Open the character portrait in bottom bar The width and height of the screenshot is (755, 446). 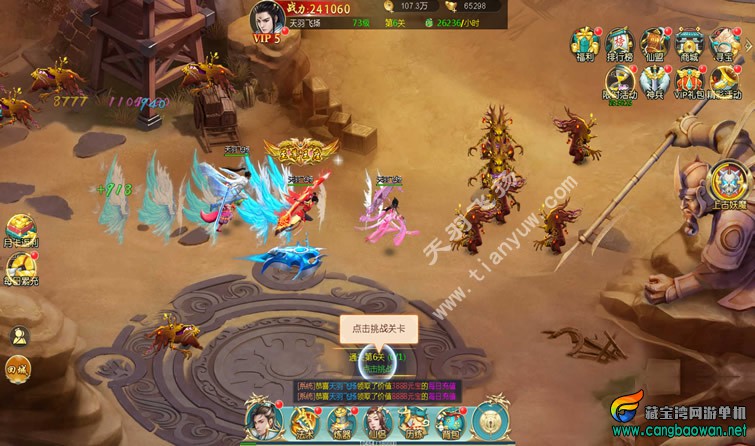[x=263, y=417]
